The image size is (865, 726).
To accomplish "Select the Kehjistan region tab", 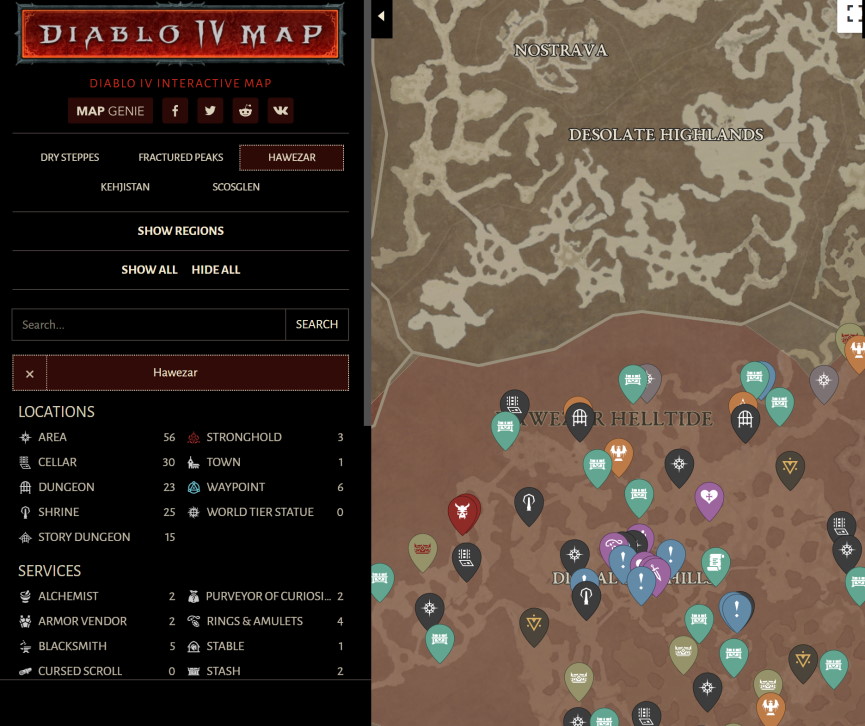I will coord(125,187).
